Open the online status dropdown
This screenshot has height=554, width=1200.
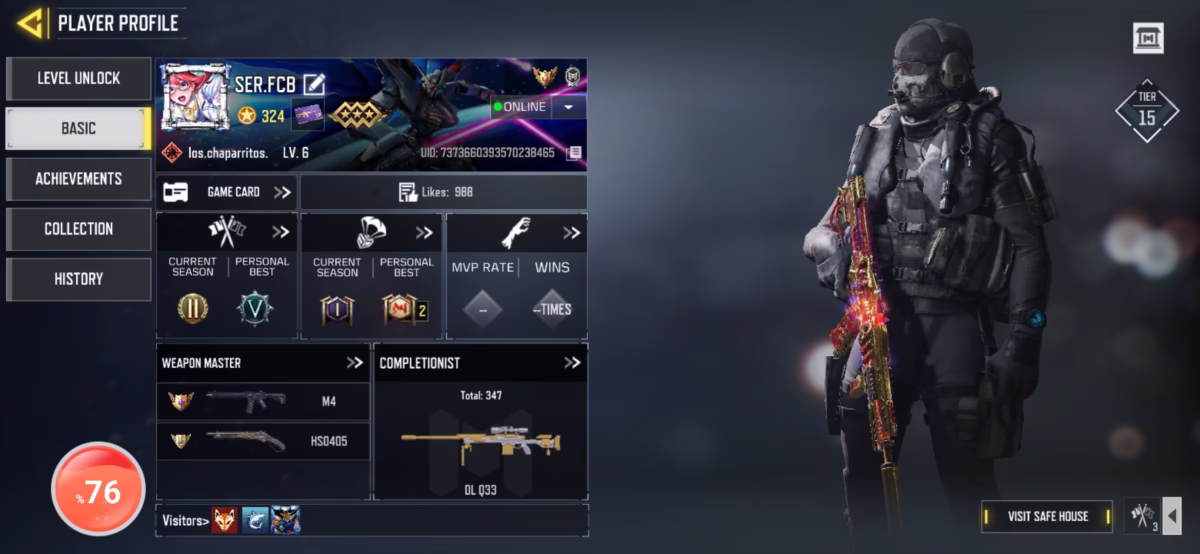568,107
